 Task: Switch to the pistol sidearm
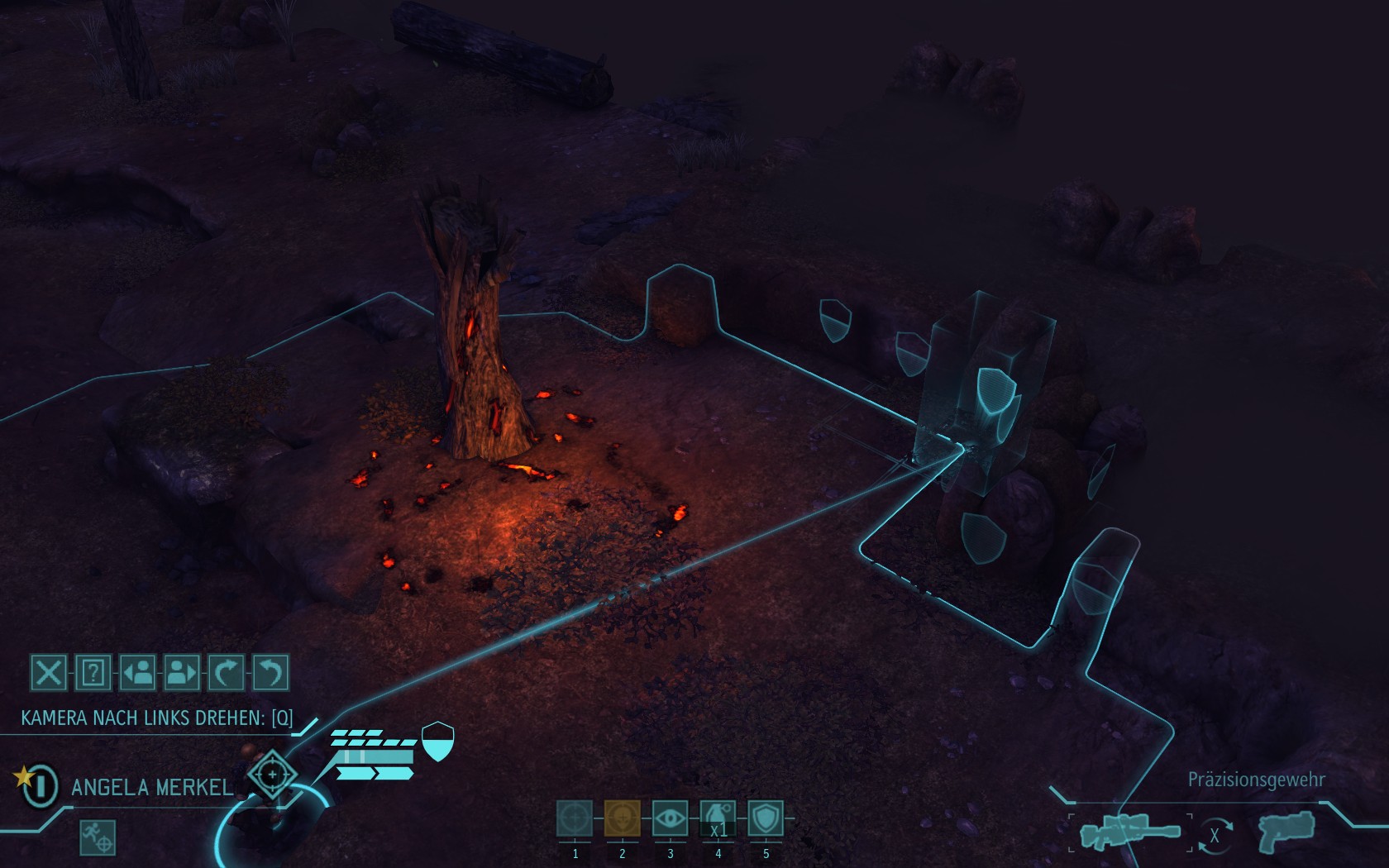click(x=1286, y=832)
